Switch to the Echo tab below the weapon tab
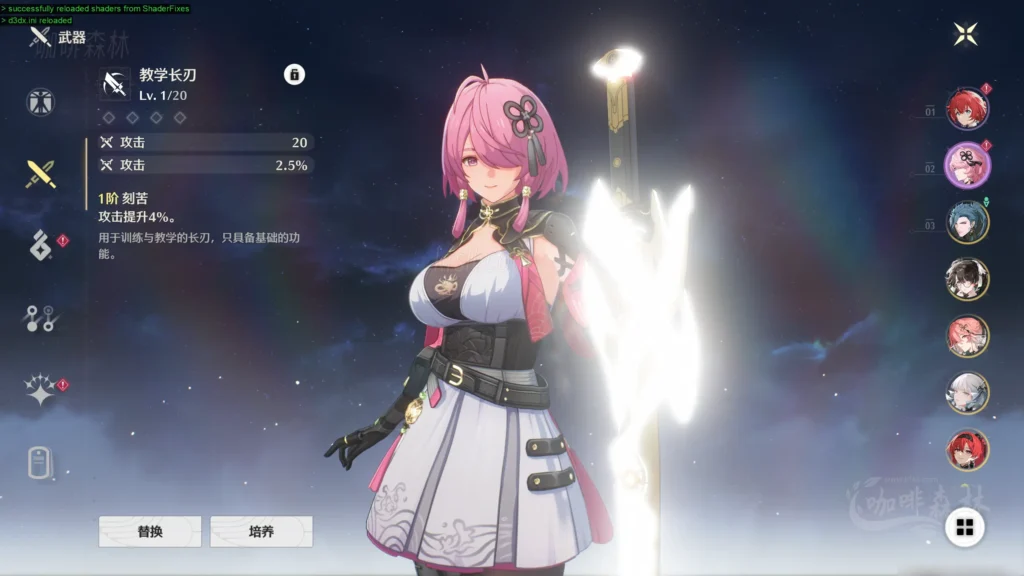 (x=41, y=245)
